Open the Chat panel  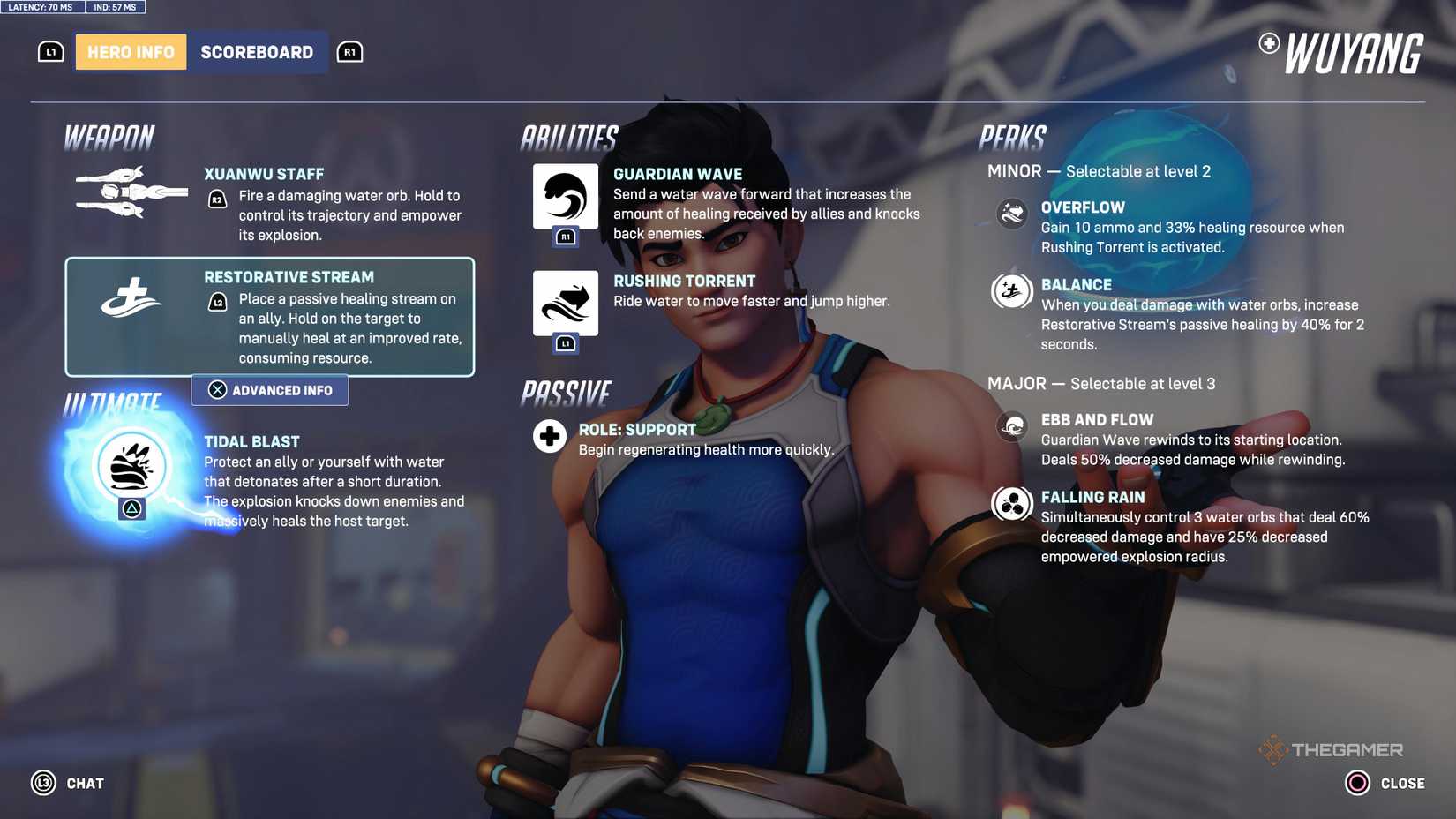(67, 782)
